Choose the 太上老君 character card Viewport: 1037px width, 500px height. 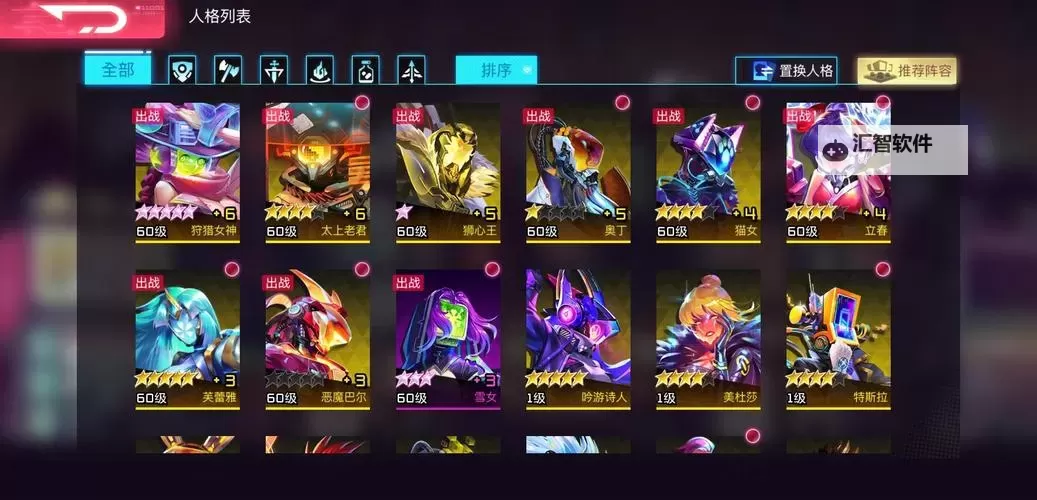(x=318, y=170)
